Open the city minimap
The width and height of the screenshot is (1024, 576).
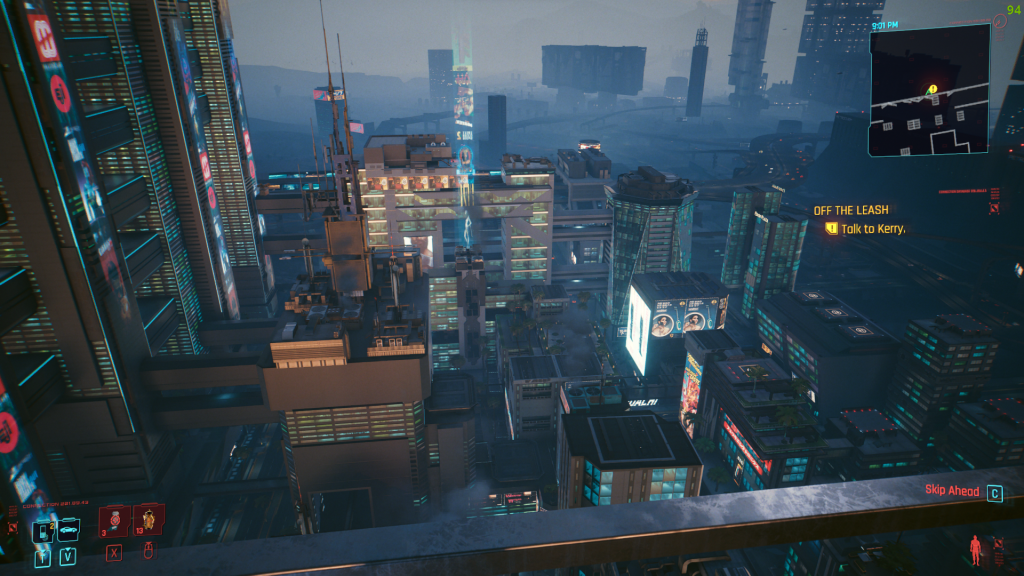(929, 90)
